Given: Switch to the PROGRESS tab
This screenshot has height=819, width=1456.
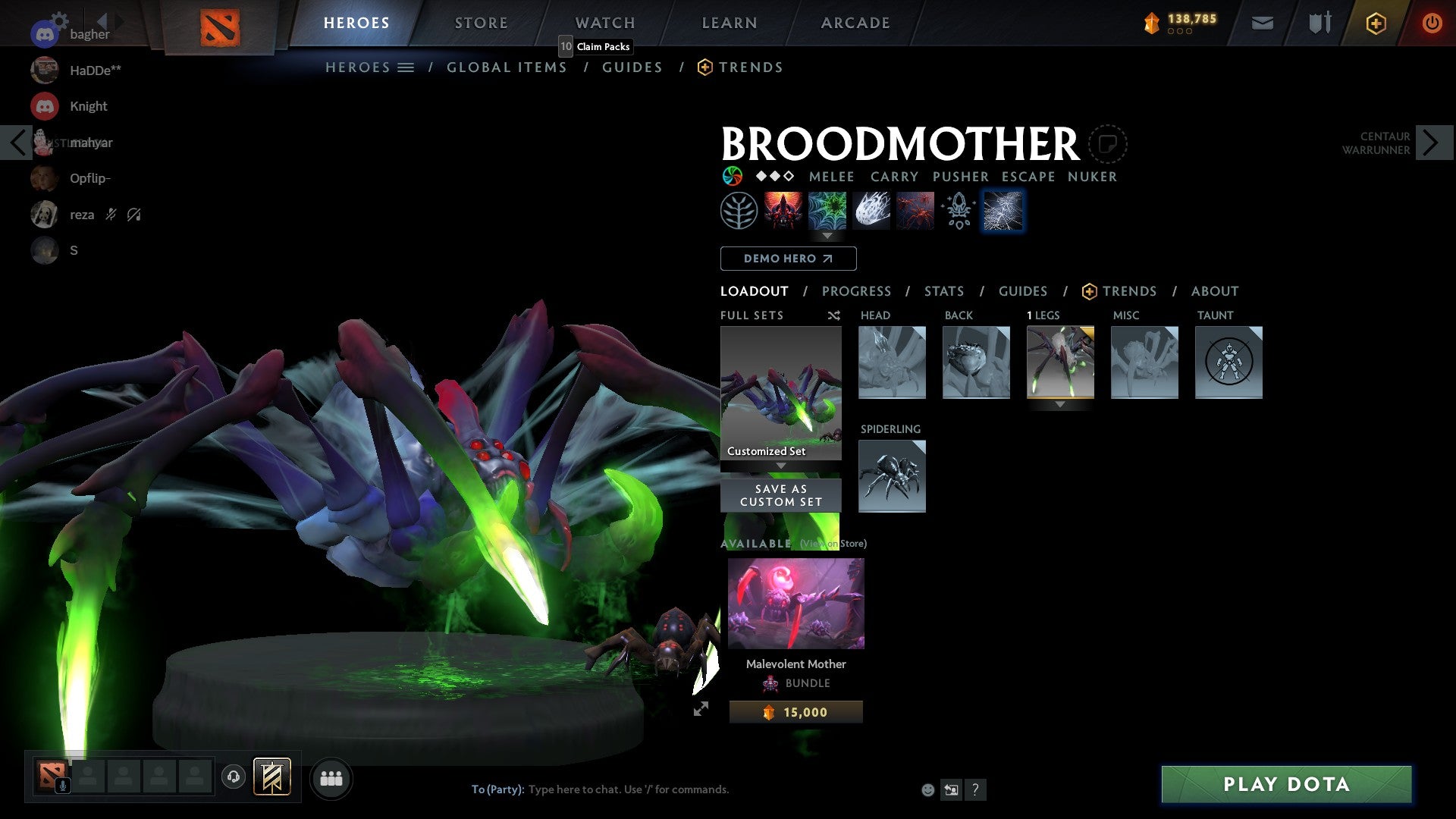Looking at the screenshot, I should 857,291.
